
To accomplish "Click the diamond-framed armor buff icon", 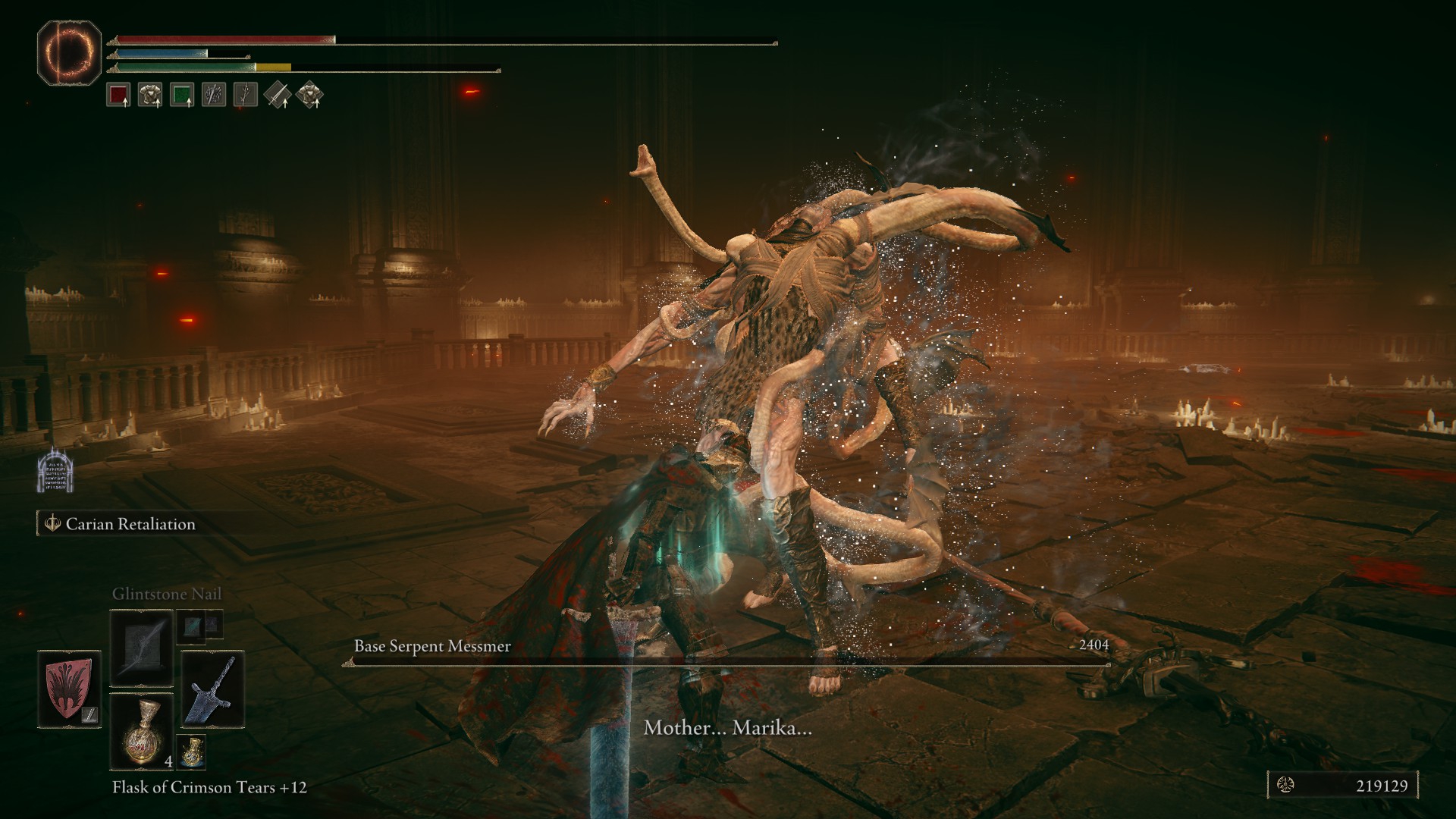I will point(309,95).
